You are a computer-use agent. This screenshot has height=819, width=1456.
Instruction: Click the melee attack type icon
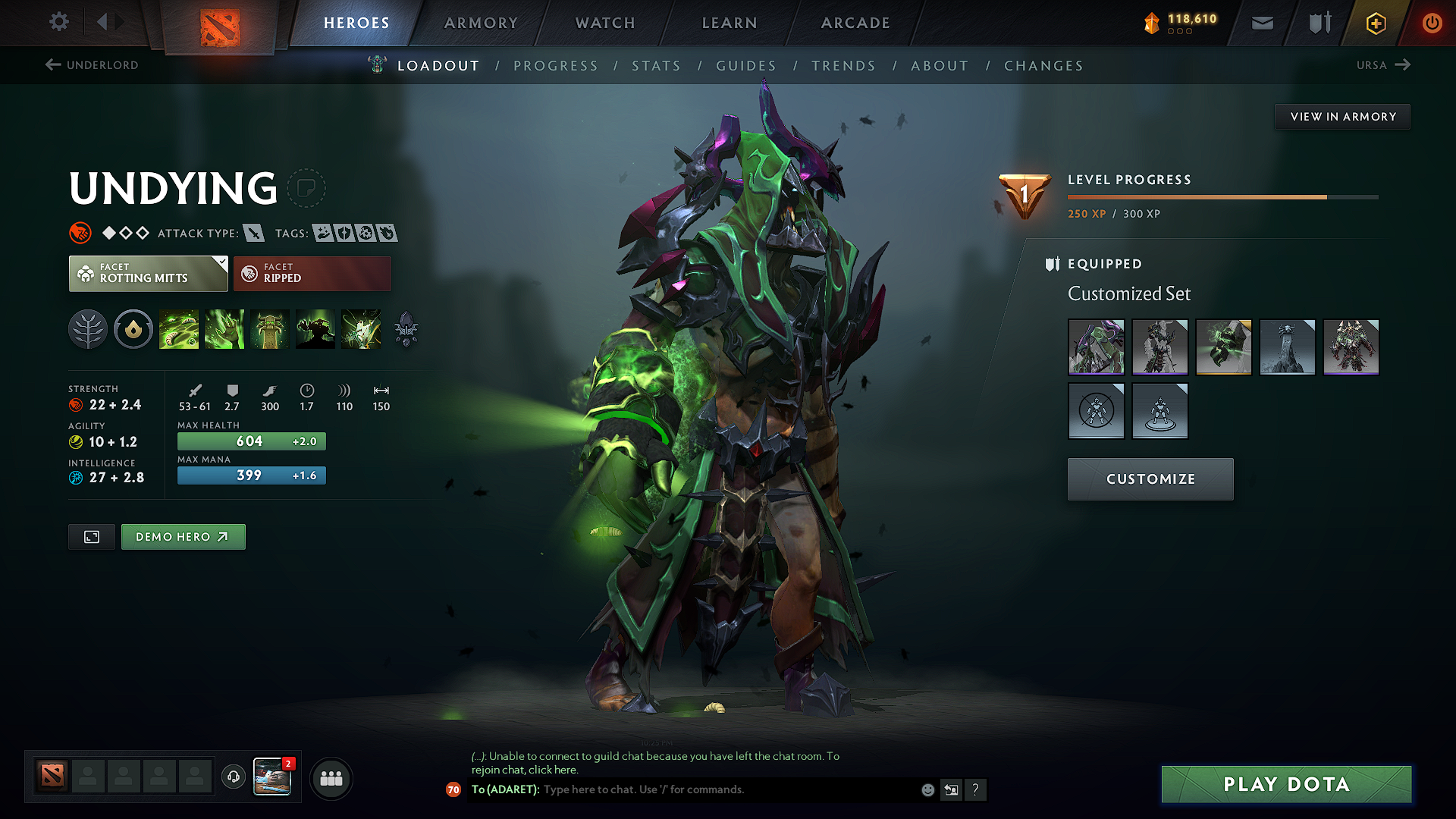256,233
